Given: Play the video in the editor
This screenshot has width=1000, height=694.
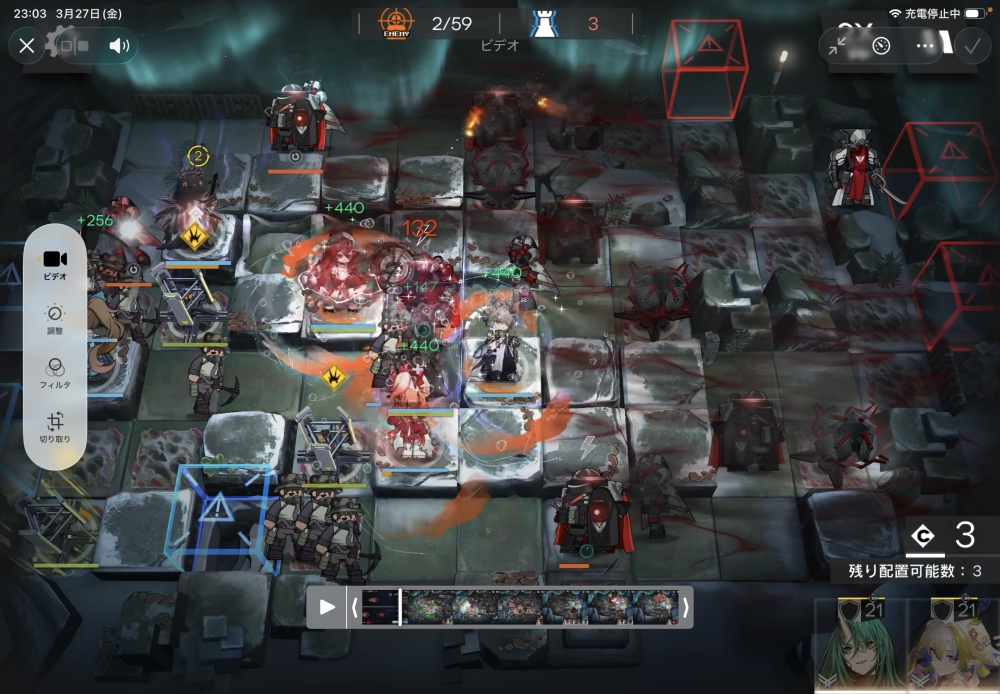Looking at the screenshot, I should (x=326, y=607).
